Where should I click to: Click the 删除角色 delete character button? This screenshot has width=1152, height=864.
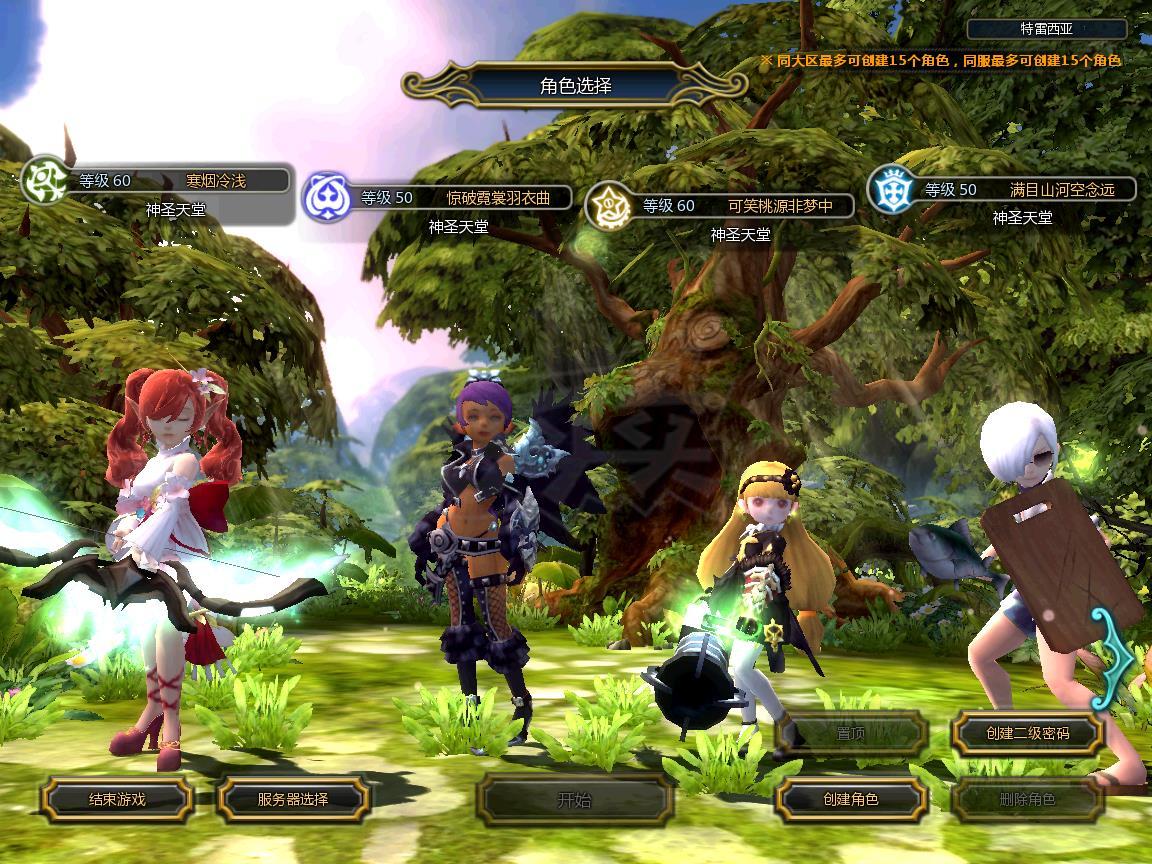click(1027, 799)
